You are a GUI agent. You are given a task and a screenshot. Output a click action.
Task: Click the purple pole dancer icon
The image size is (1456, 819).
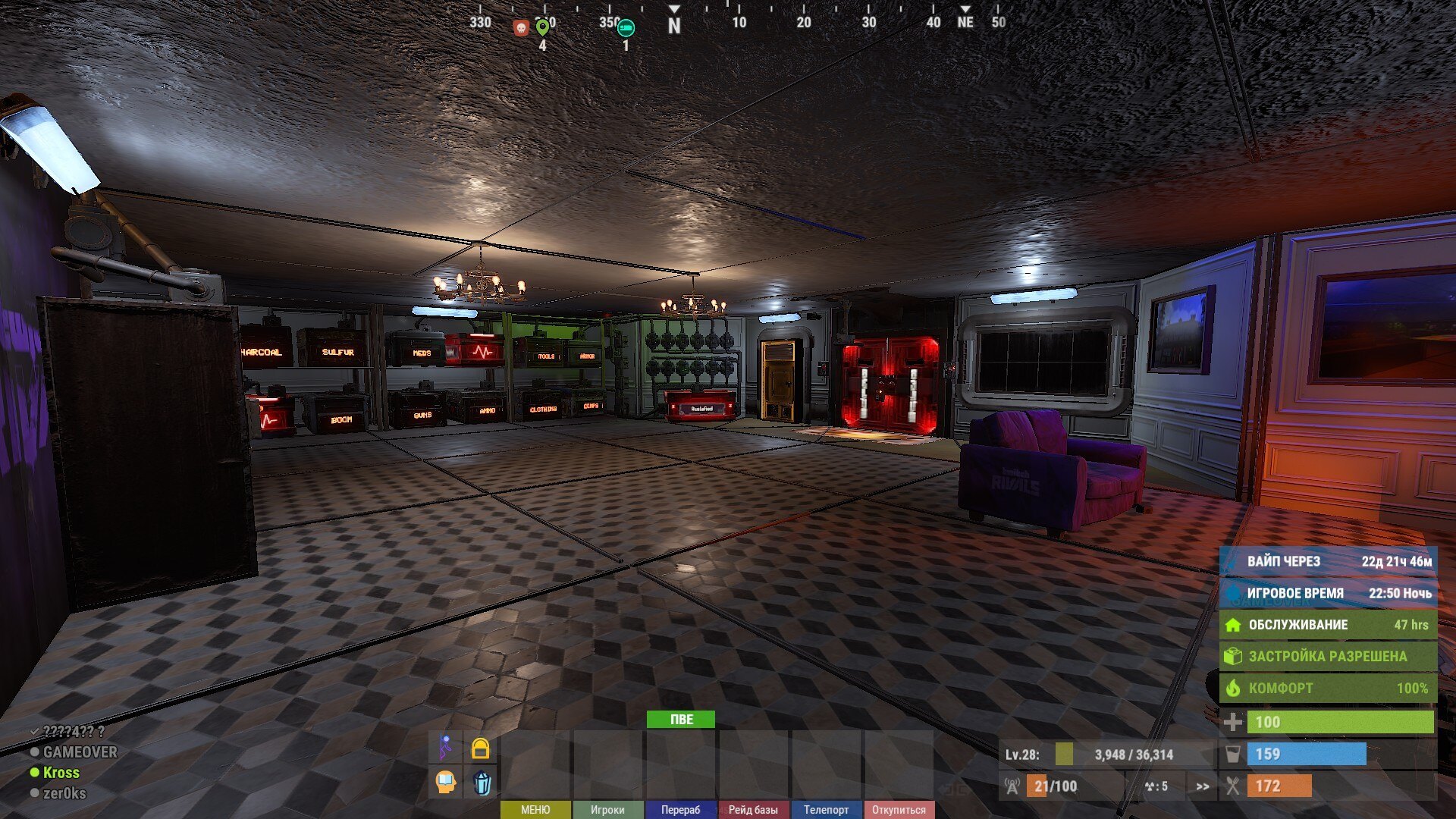coord(446,748)
